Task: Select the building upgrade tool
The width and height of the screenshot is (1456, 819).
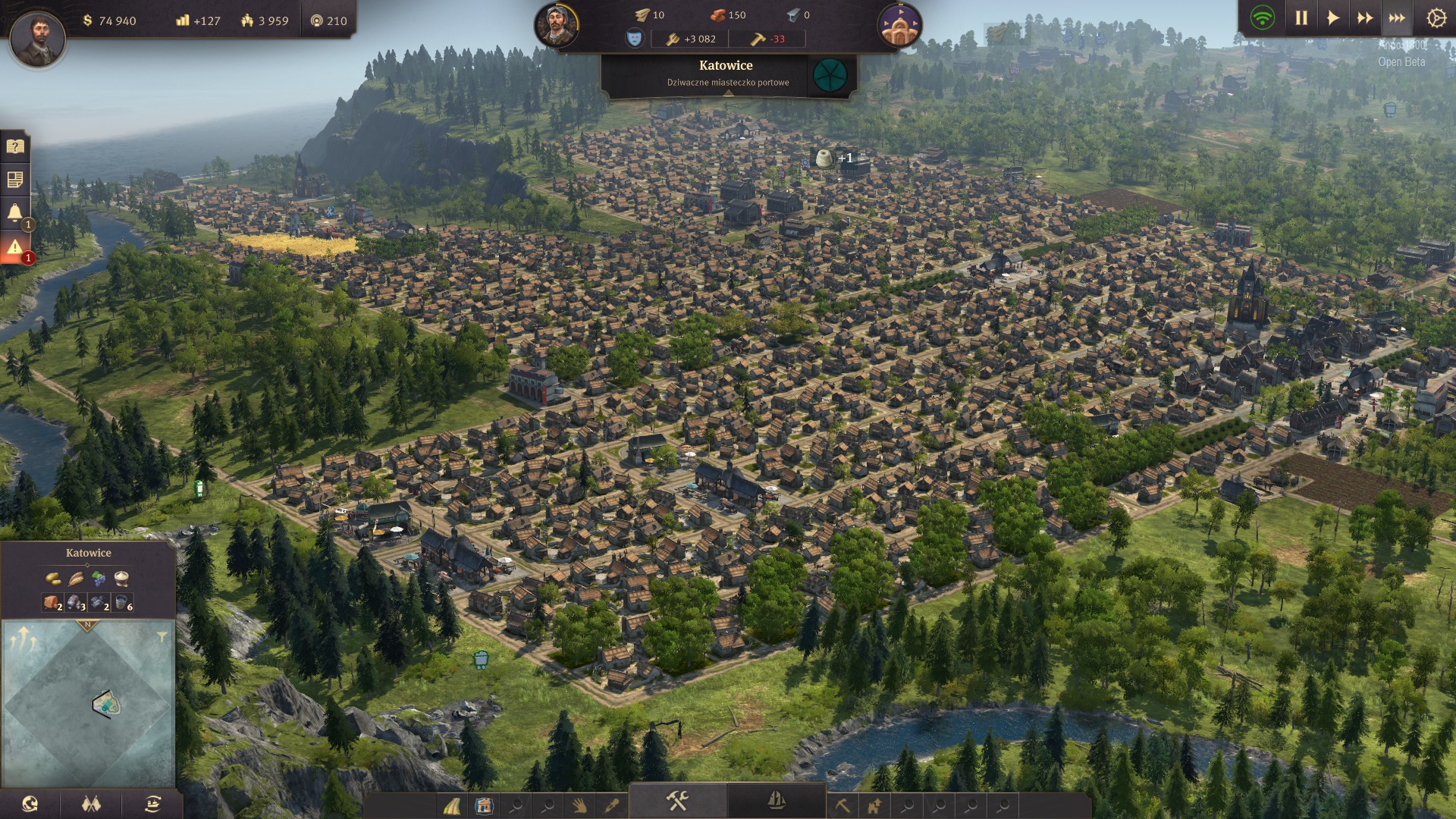Action: click(874, 805)
